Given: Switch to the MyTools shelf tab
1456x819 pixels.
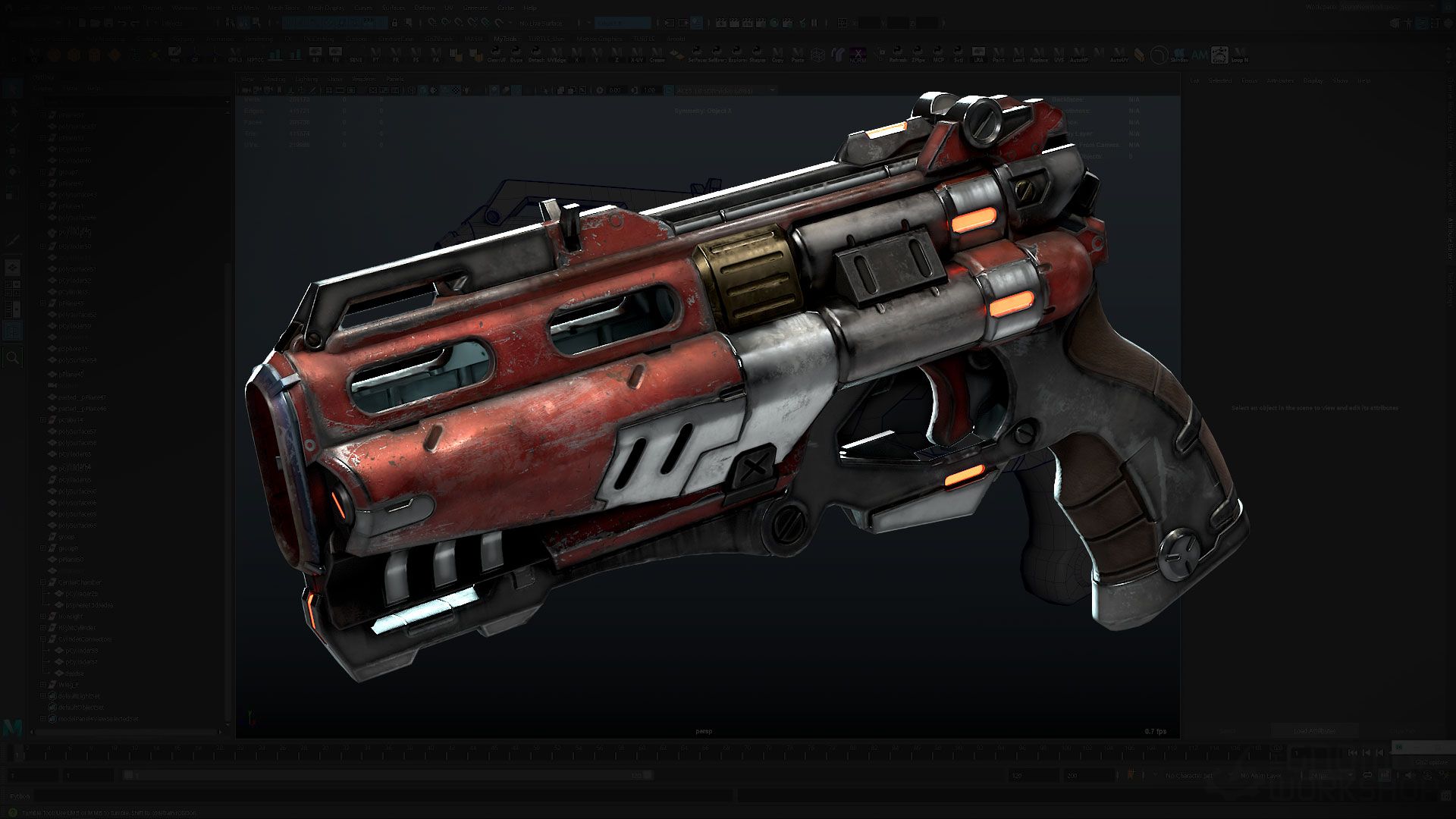Looking at the screenshot, I should pyautogui.click(x=504, y=39).
